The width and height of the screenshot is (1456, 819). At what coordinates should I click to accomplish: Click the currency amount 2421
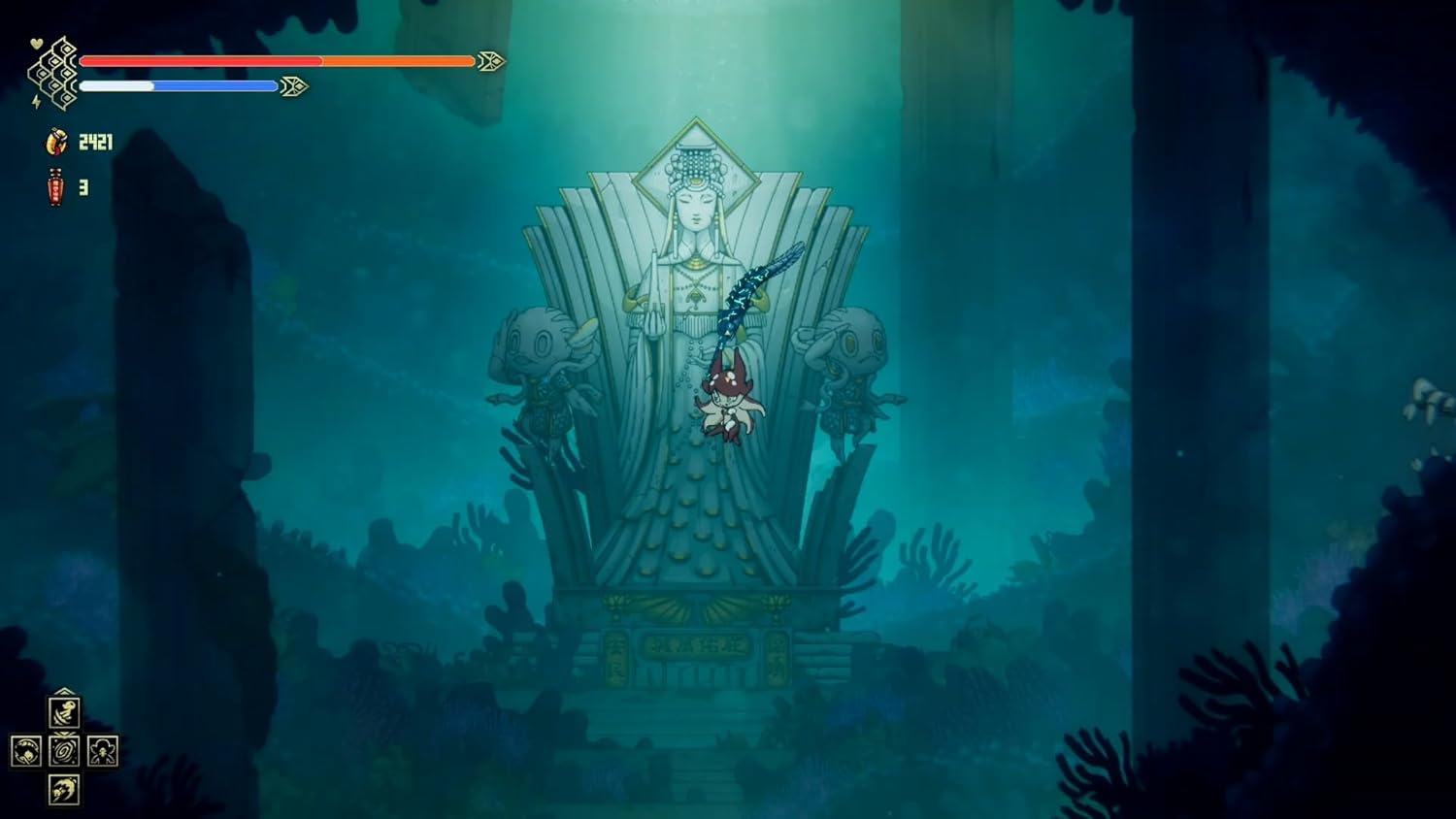95,141
